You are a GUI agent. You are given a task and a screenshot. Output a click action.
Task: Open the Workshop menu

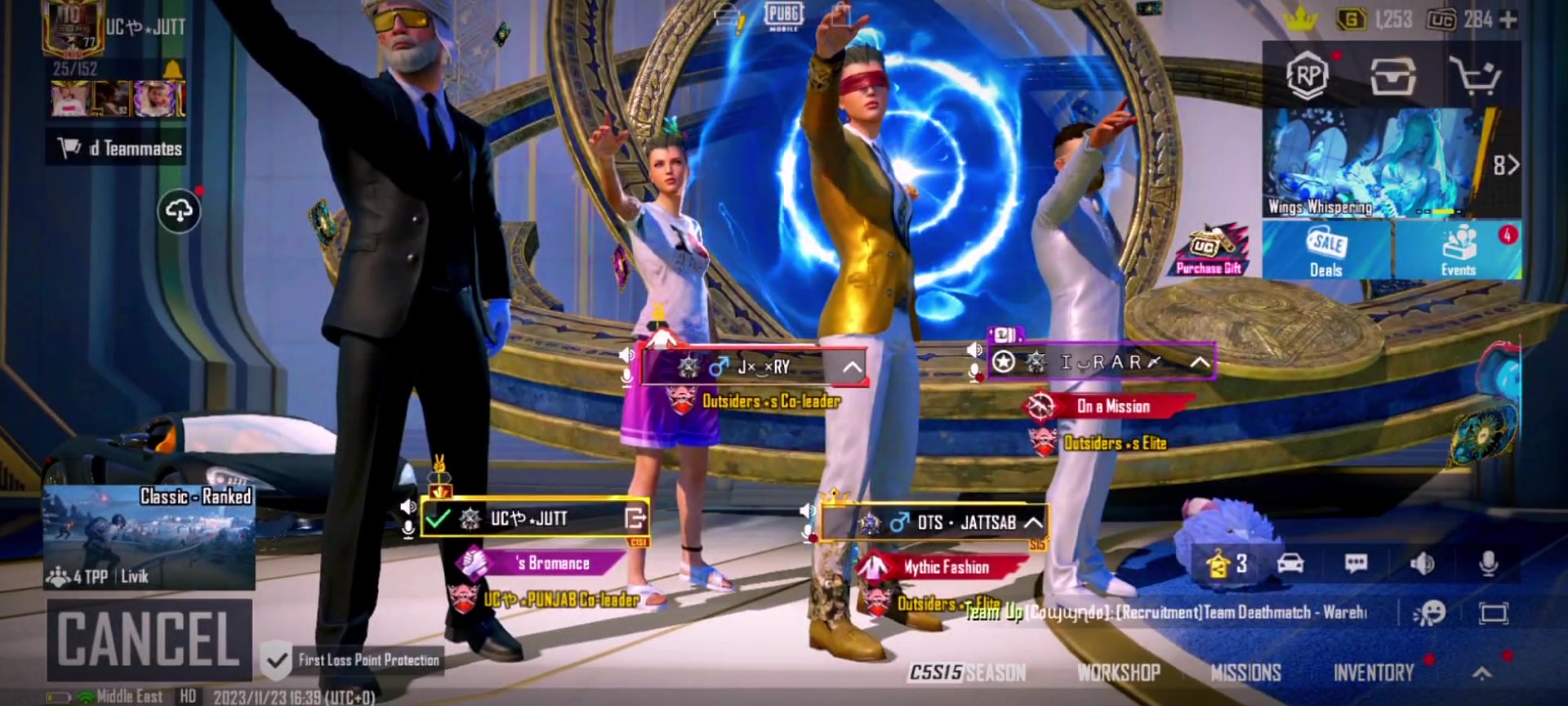tap(1118, 672)
